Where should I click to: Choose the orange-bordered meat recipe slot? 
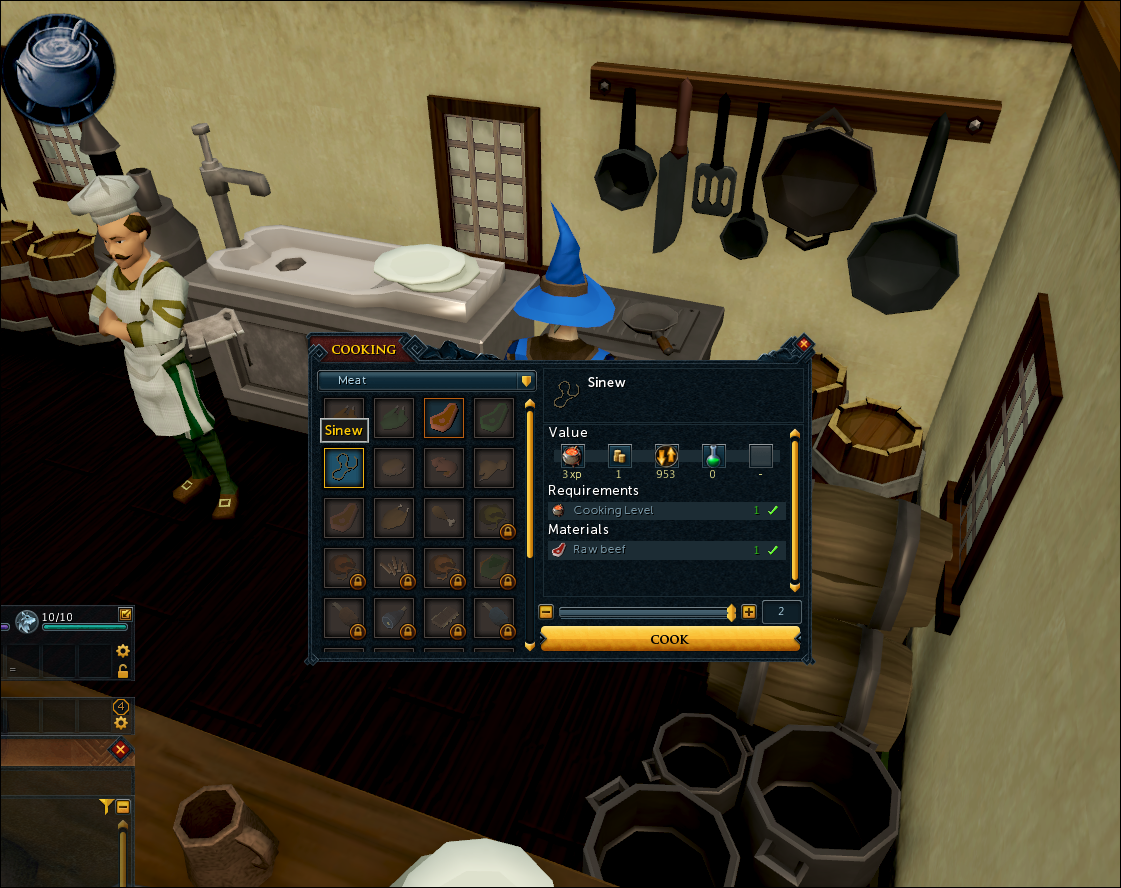[443, 417]
